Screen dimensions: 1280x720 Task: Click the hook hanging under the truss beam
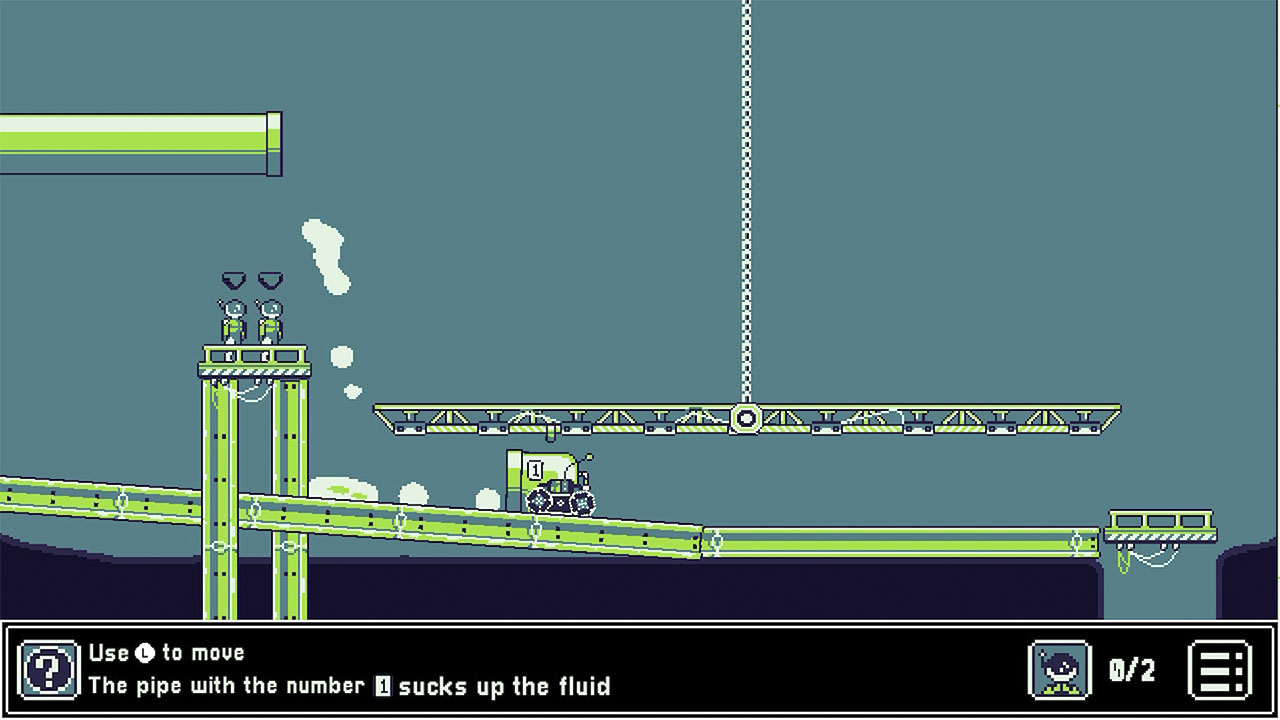[x=550, y=432]
